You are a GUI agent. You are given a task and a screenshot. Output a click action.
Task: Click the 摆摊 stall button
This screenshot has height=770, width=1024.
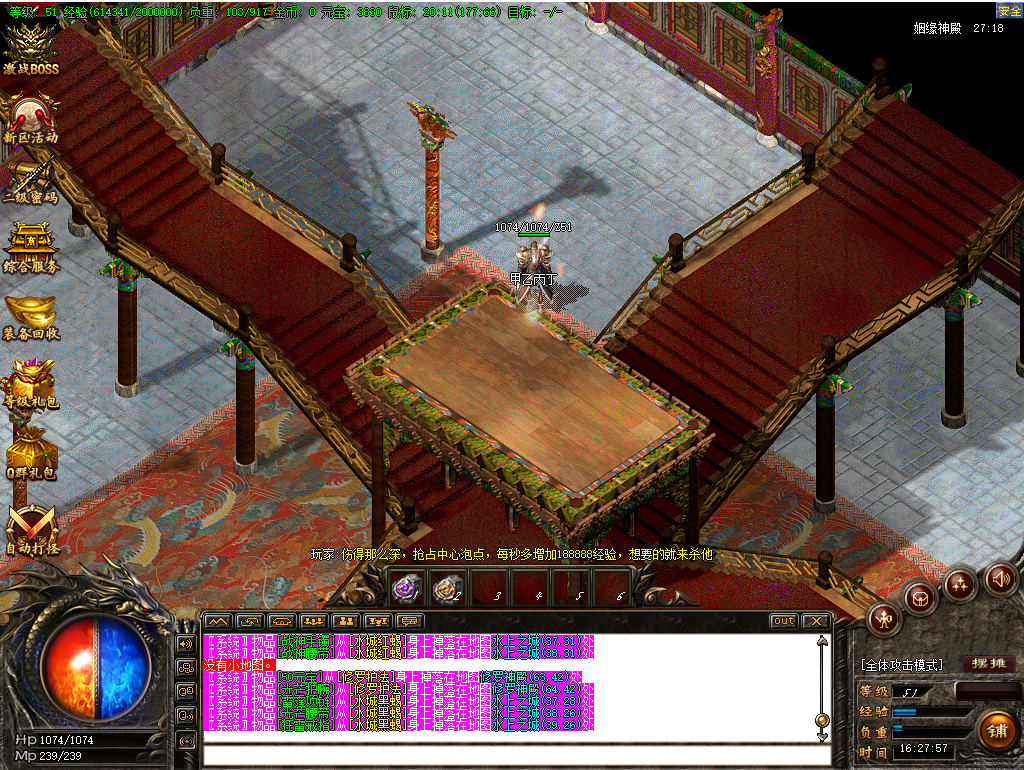click(988, 664)
